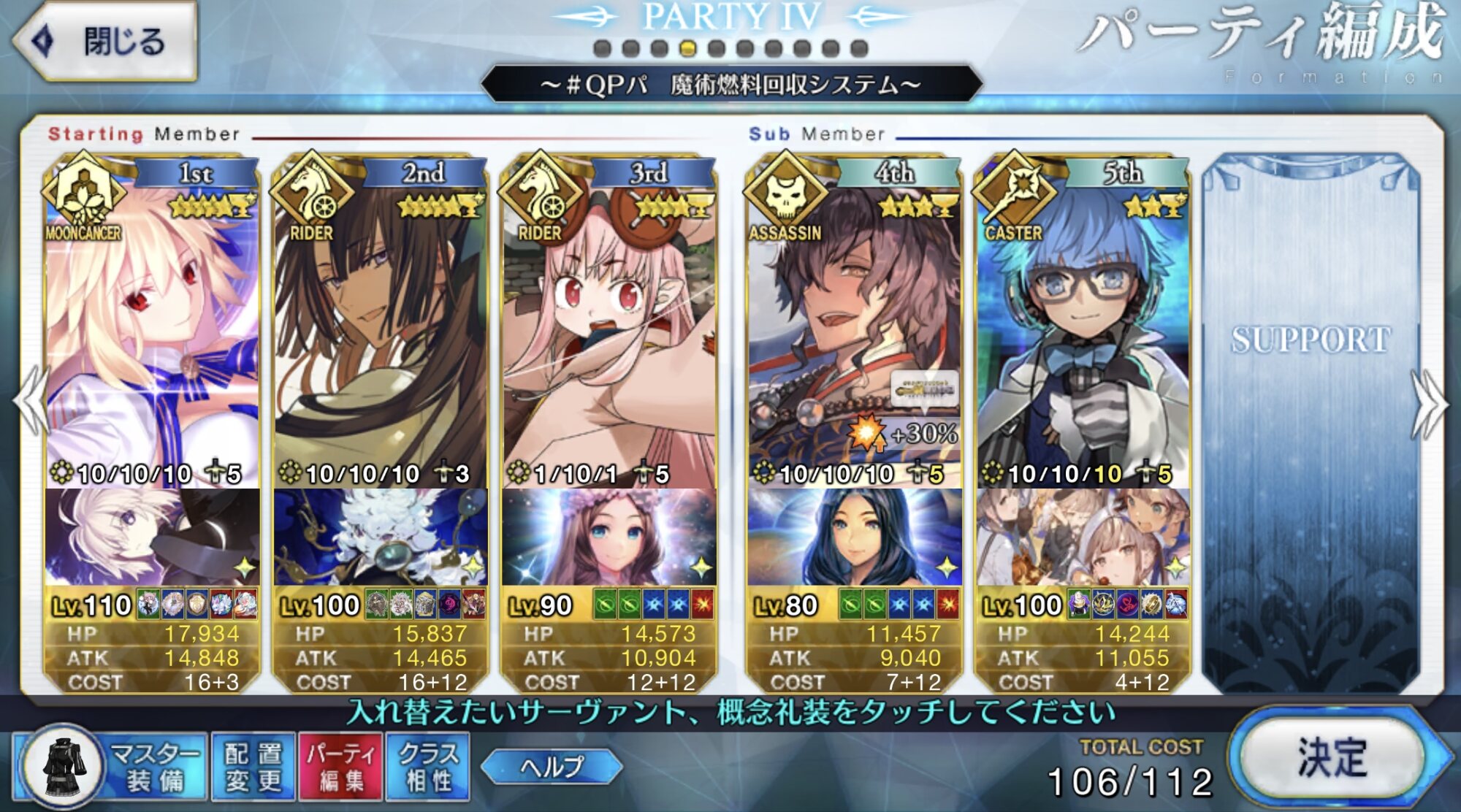Open the マスター装備 master equipment menu
The height and width of the screenshot is (812, 1461).
tap(110, 767)
